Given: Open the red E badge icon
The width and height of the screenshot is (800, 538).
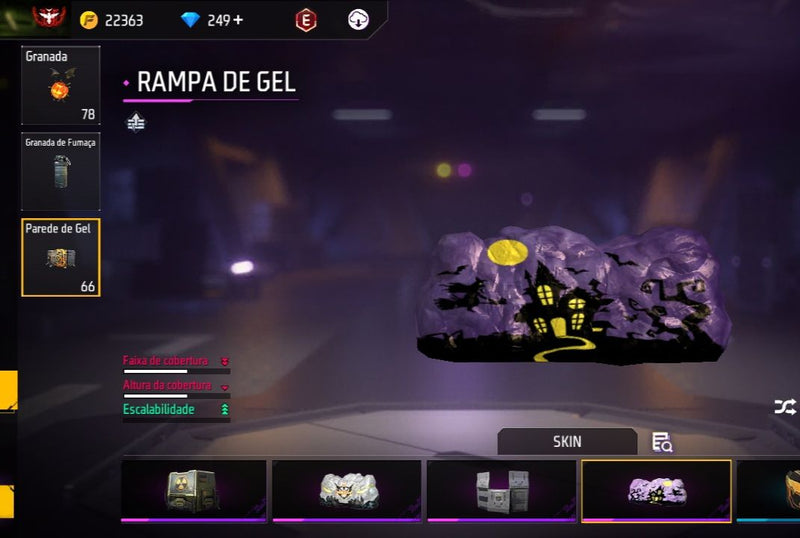Looking at the screenshot, I should click(306, 20).
